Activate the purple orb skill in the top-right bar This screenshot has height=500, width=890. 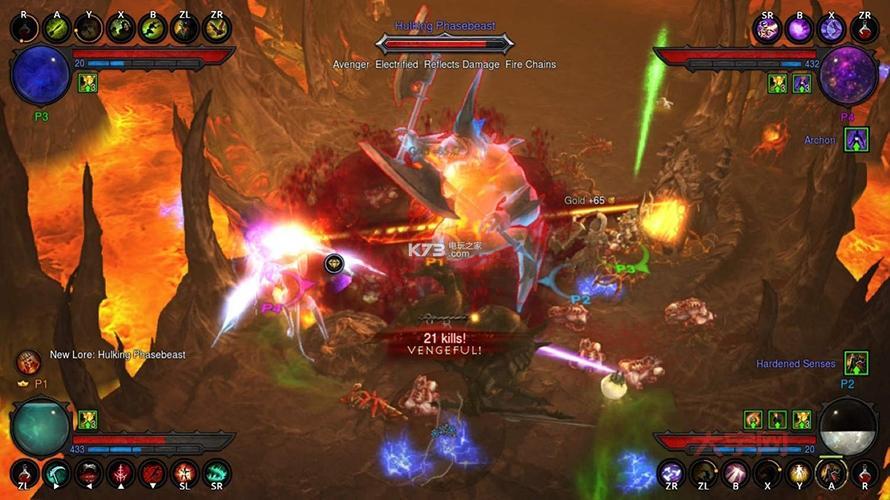click(800, 29)
